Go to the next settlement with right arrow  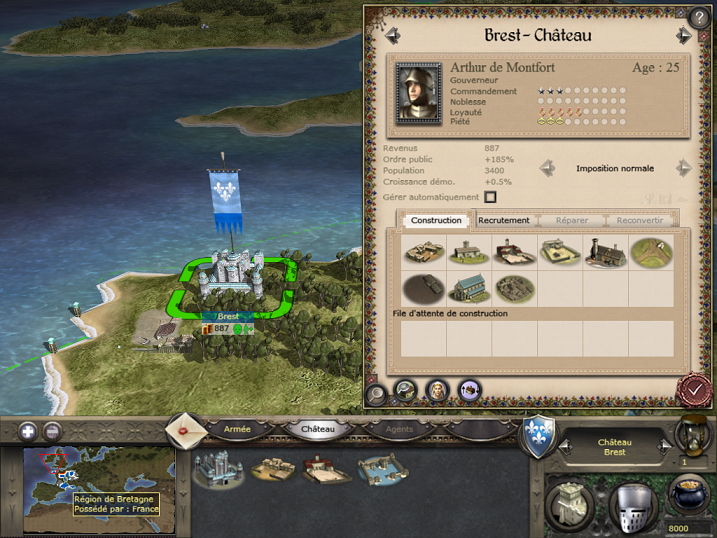tap(684, 35)
